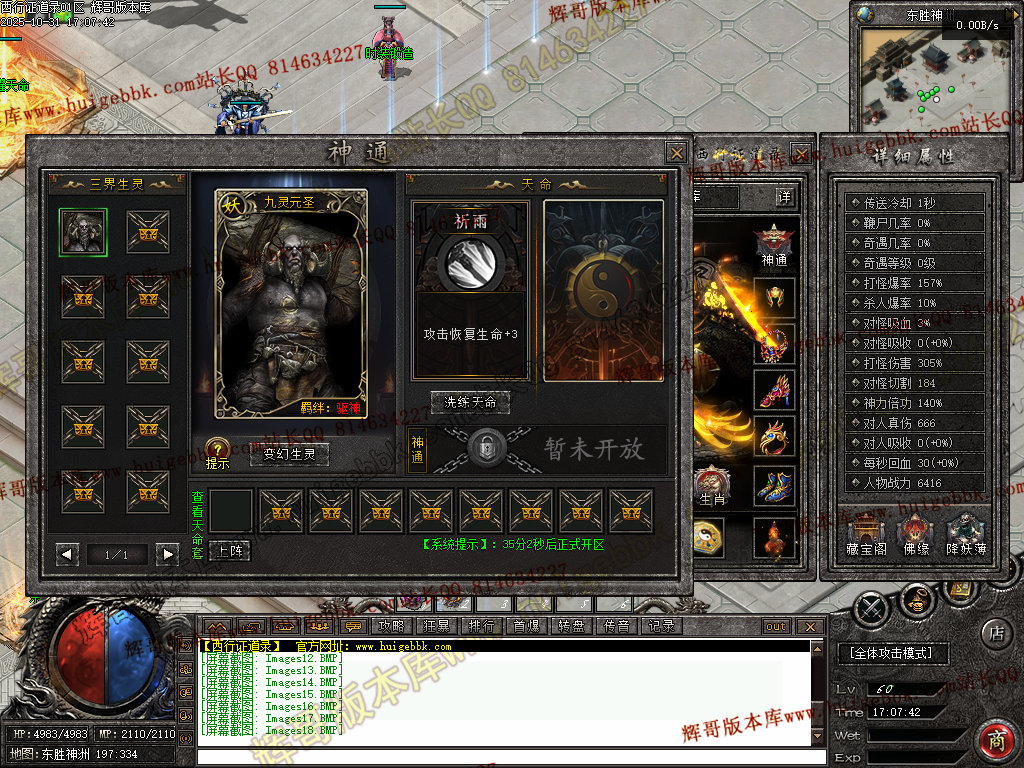1024x768 pixels.
Task: Click the chat text input field
Action: click(500, 755)
